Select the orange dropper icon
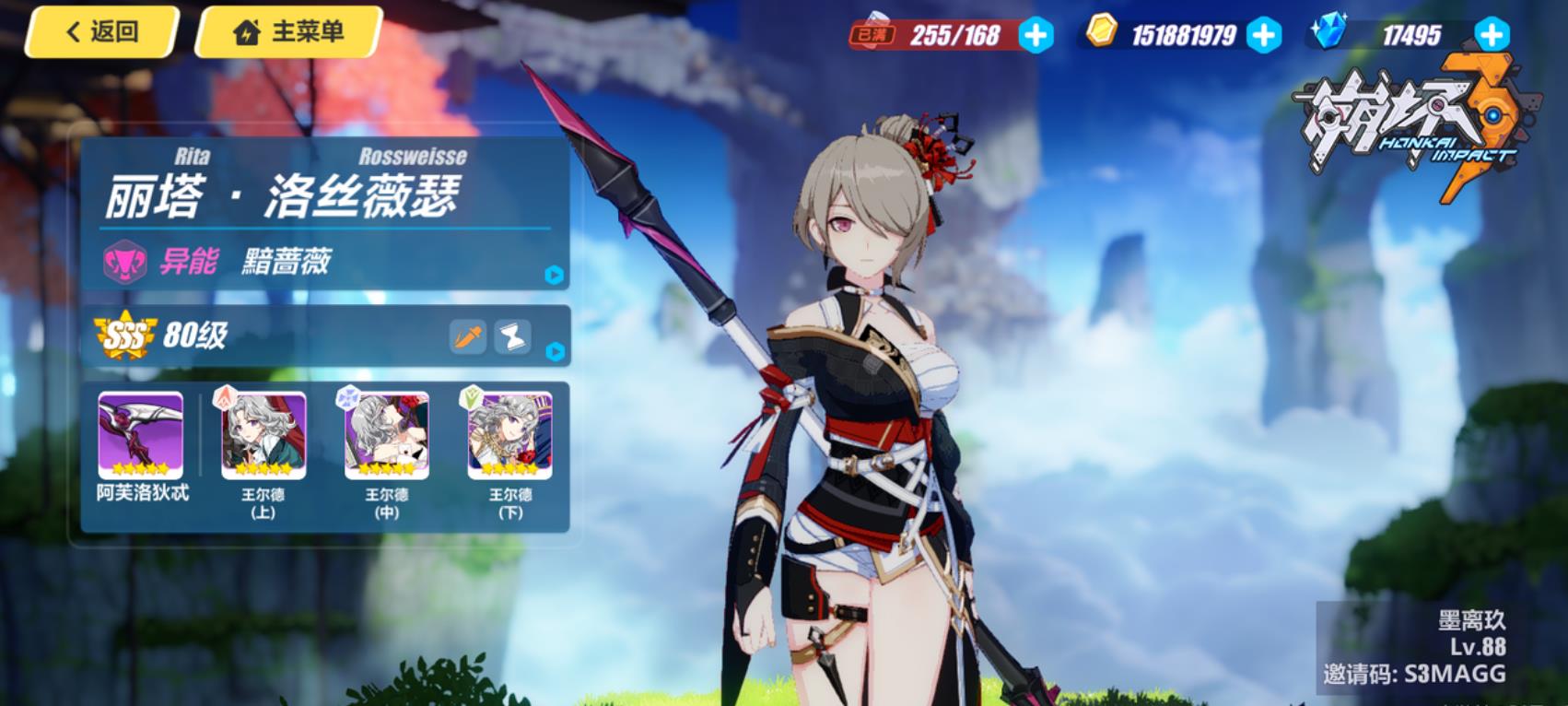 468,337
